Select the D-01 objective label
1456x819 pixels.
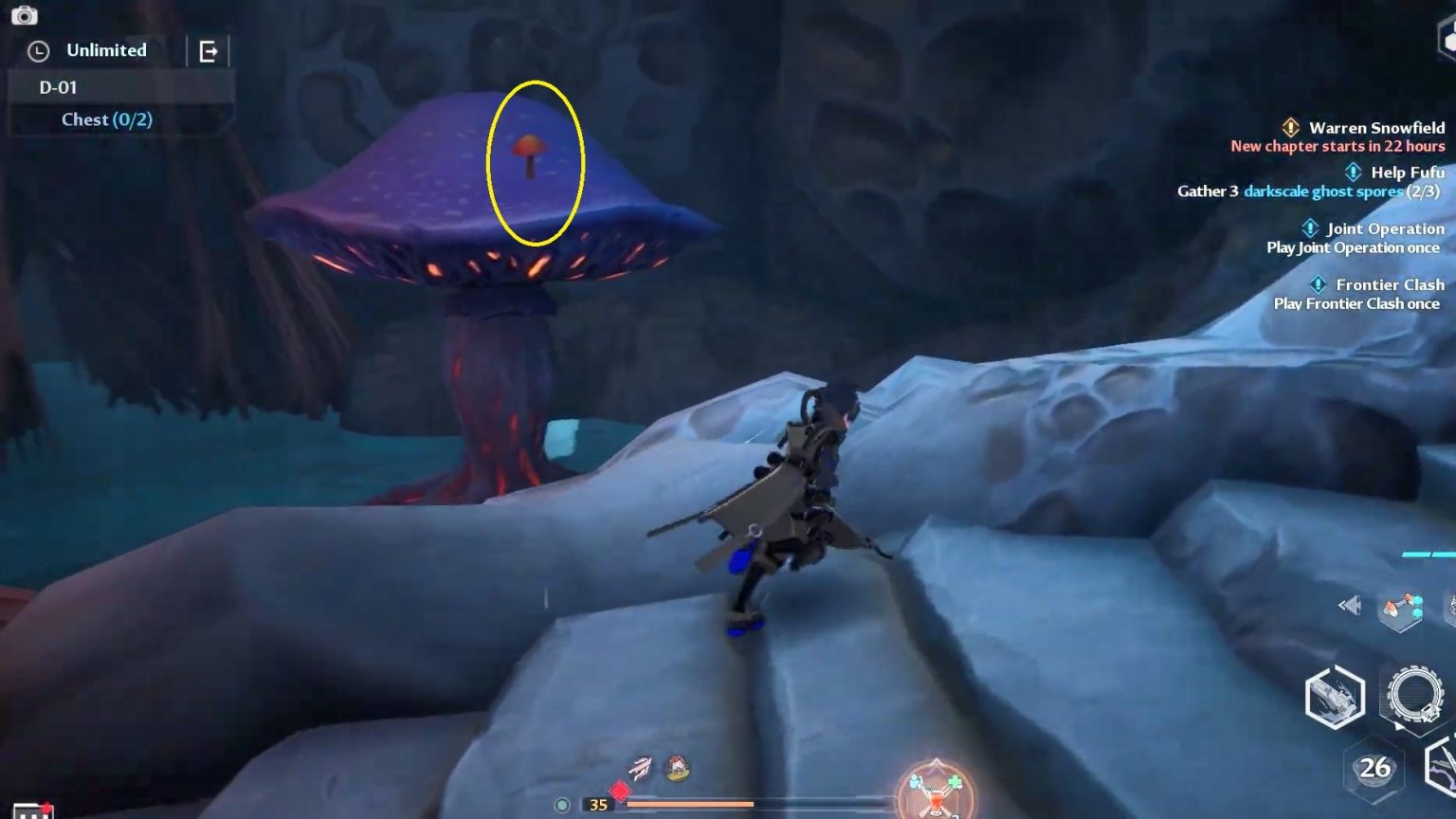pos(57,87)
